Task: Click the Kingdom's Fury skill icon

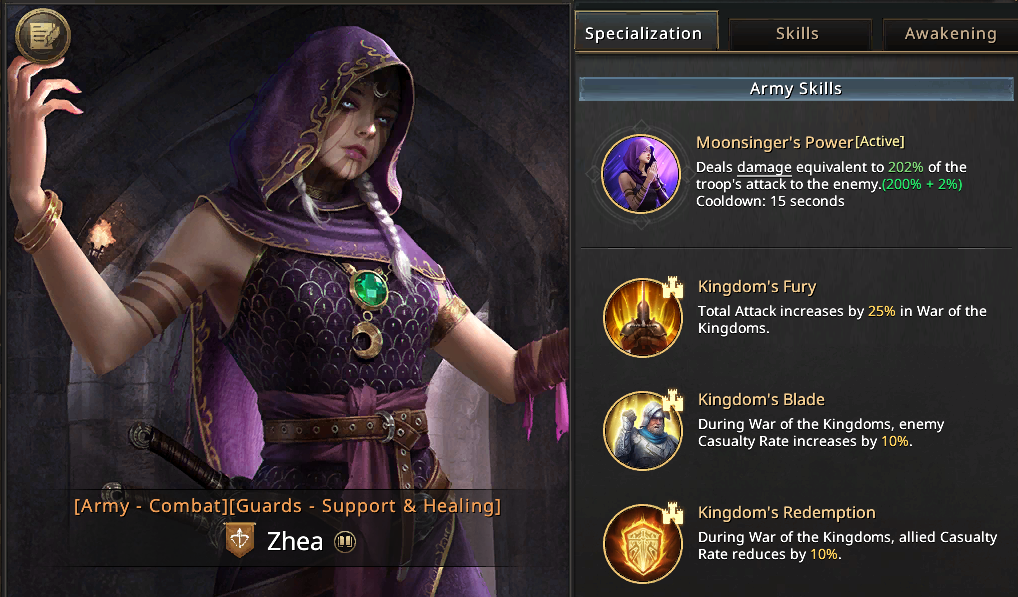Action: click(642, 316)
